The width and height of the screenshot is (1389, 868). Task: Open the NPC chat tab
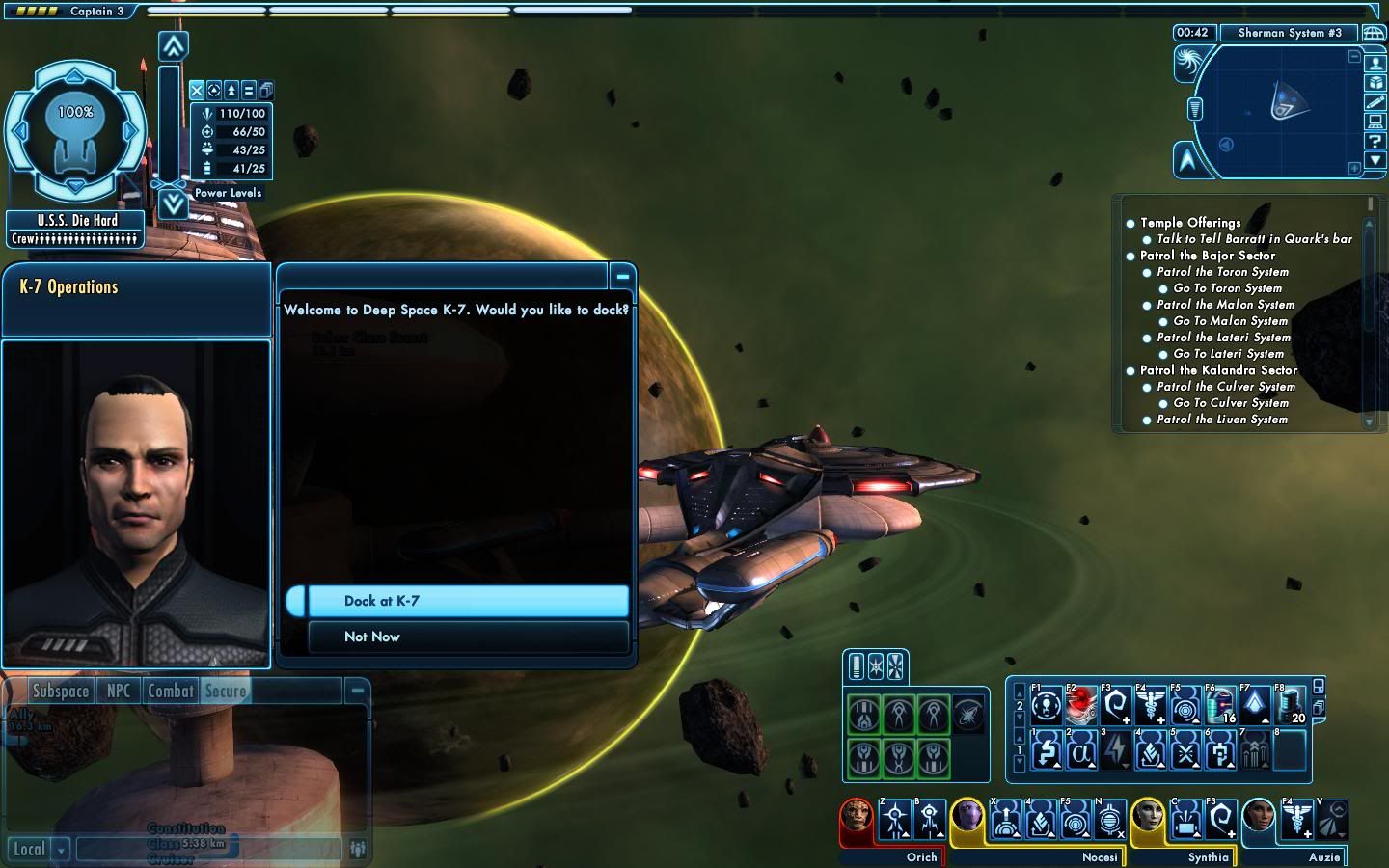(119, 691)
